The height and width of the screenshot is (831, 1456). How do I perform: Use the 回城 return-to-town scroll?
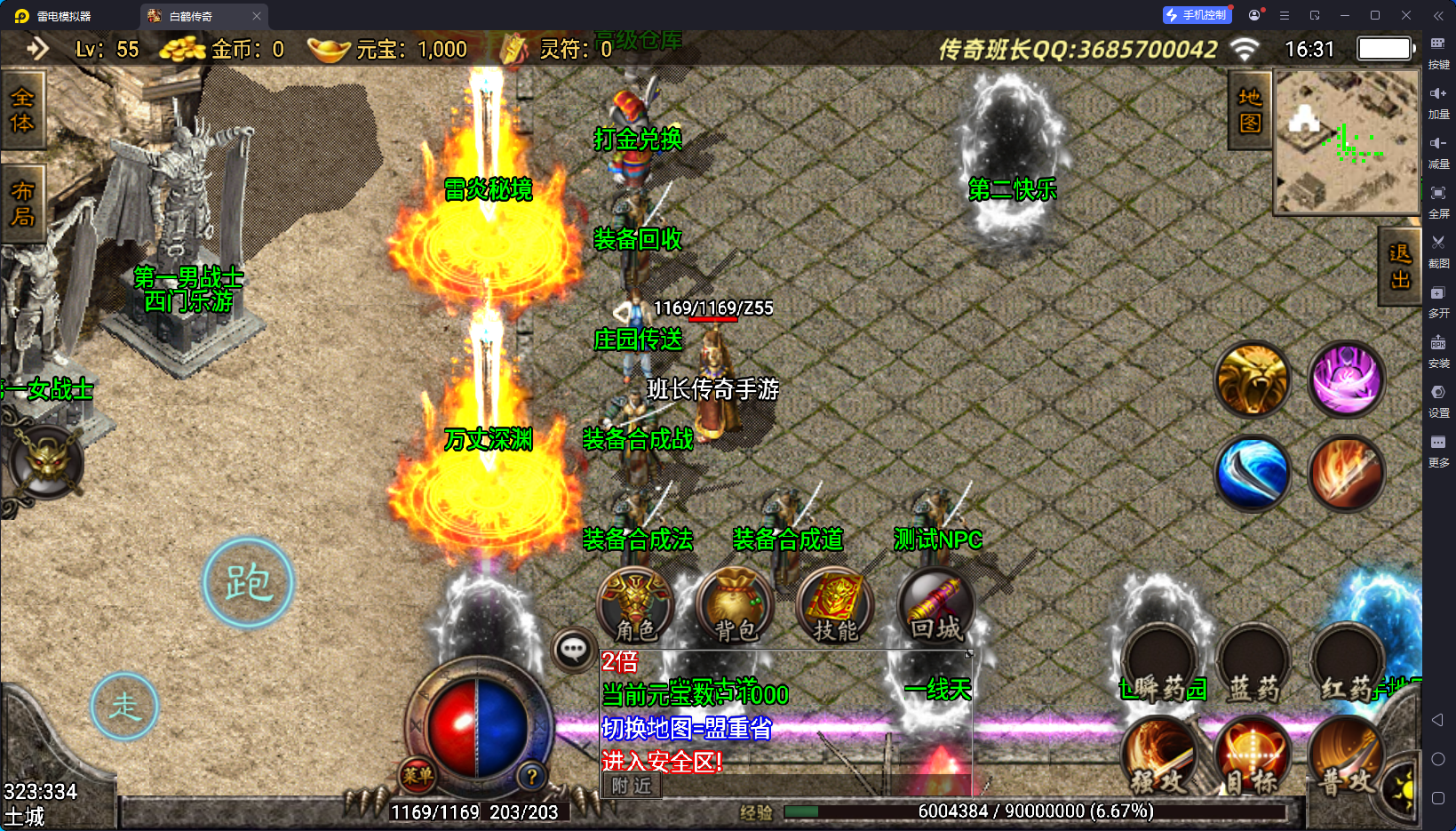click(x=935, y=606)
